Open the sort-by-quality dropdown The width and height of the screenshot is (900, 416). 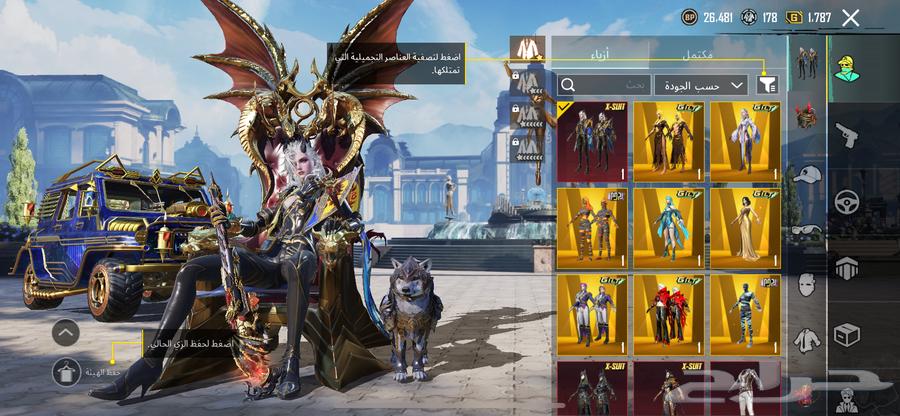700,86
